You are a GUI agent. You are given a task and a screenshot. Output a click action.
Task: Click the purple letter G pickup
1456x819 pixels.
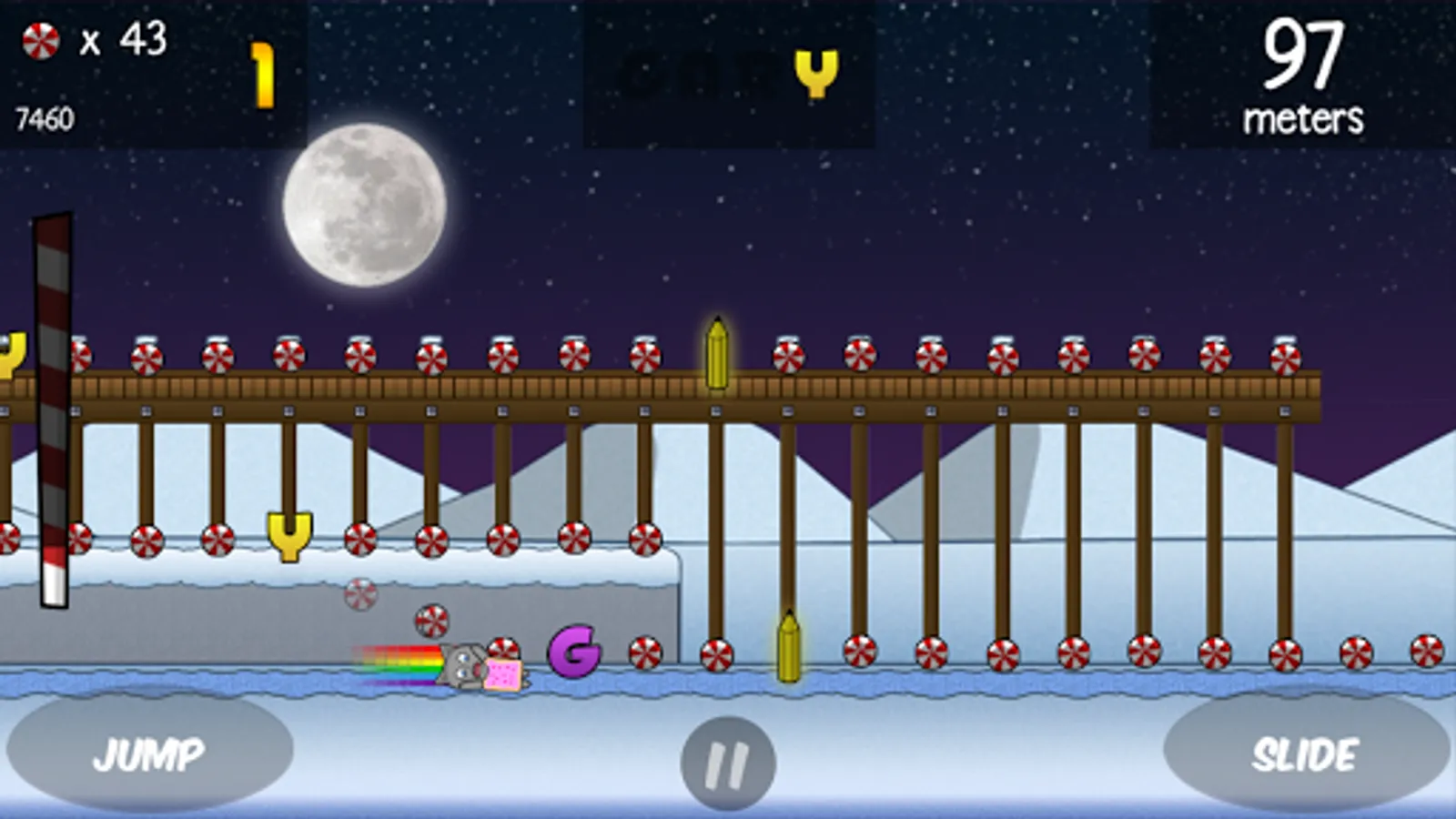[x=573, y=652]
